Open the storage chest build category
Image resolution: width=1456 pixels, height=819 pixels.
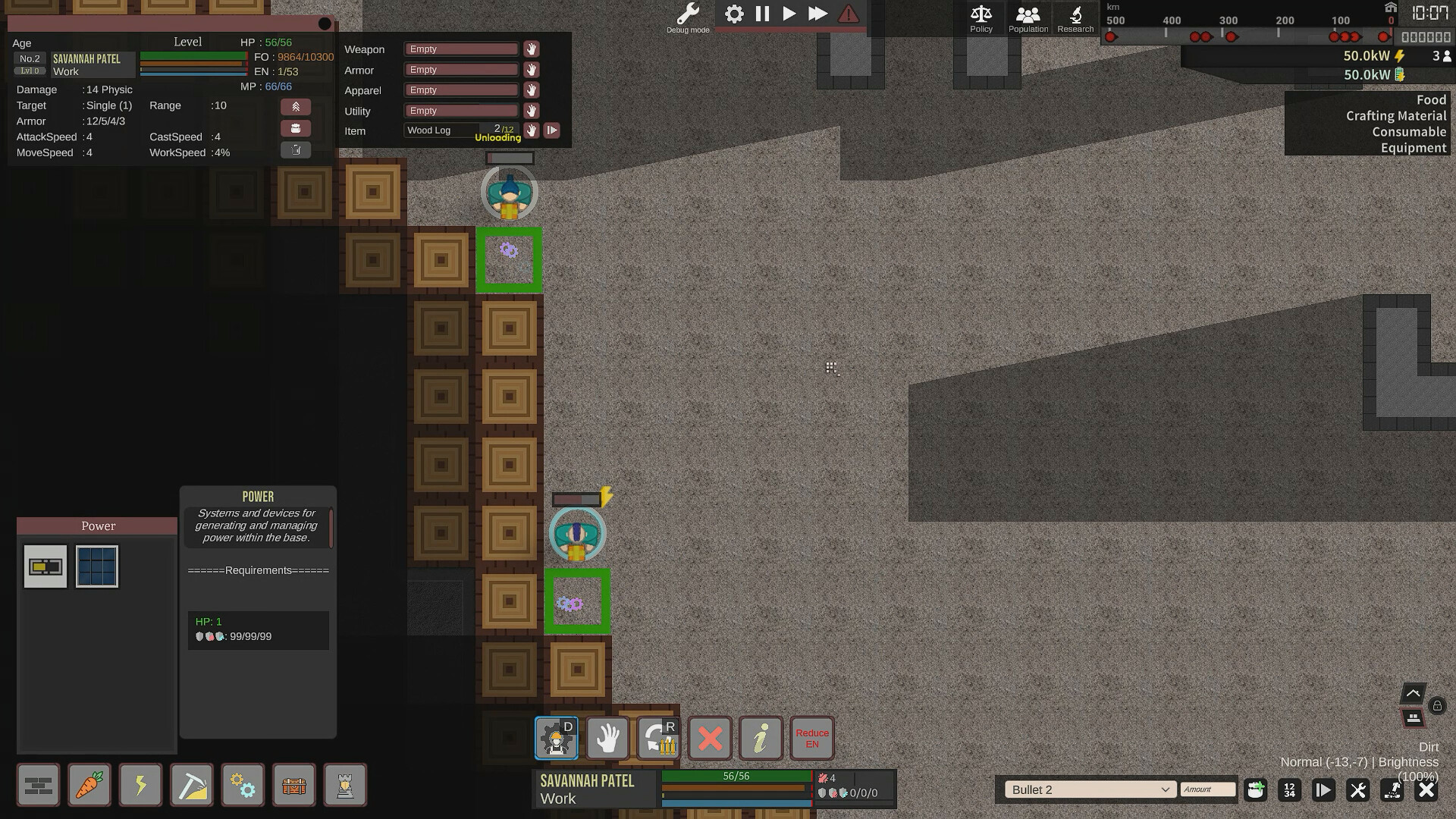pyautogui.click(x=294, y=785)
